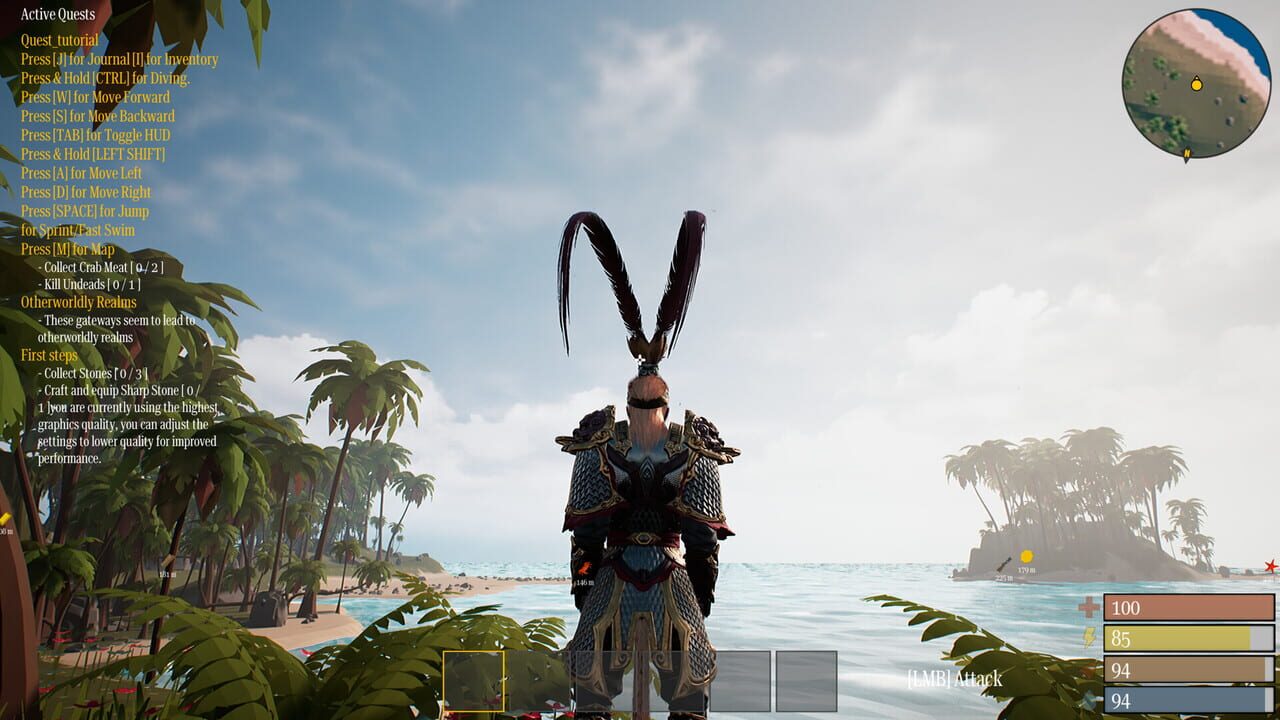Image resolution: width=1280 pixels, height=720 pixels.
Task: Click the red health cross icon
Action: tap(1090, 605)
